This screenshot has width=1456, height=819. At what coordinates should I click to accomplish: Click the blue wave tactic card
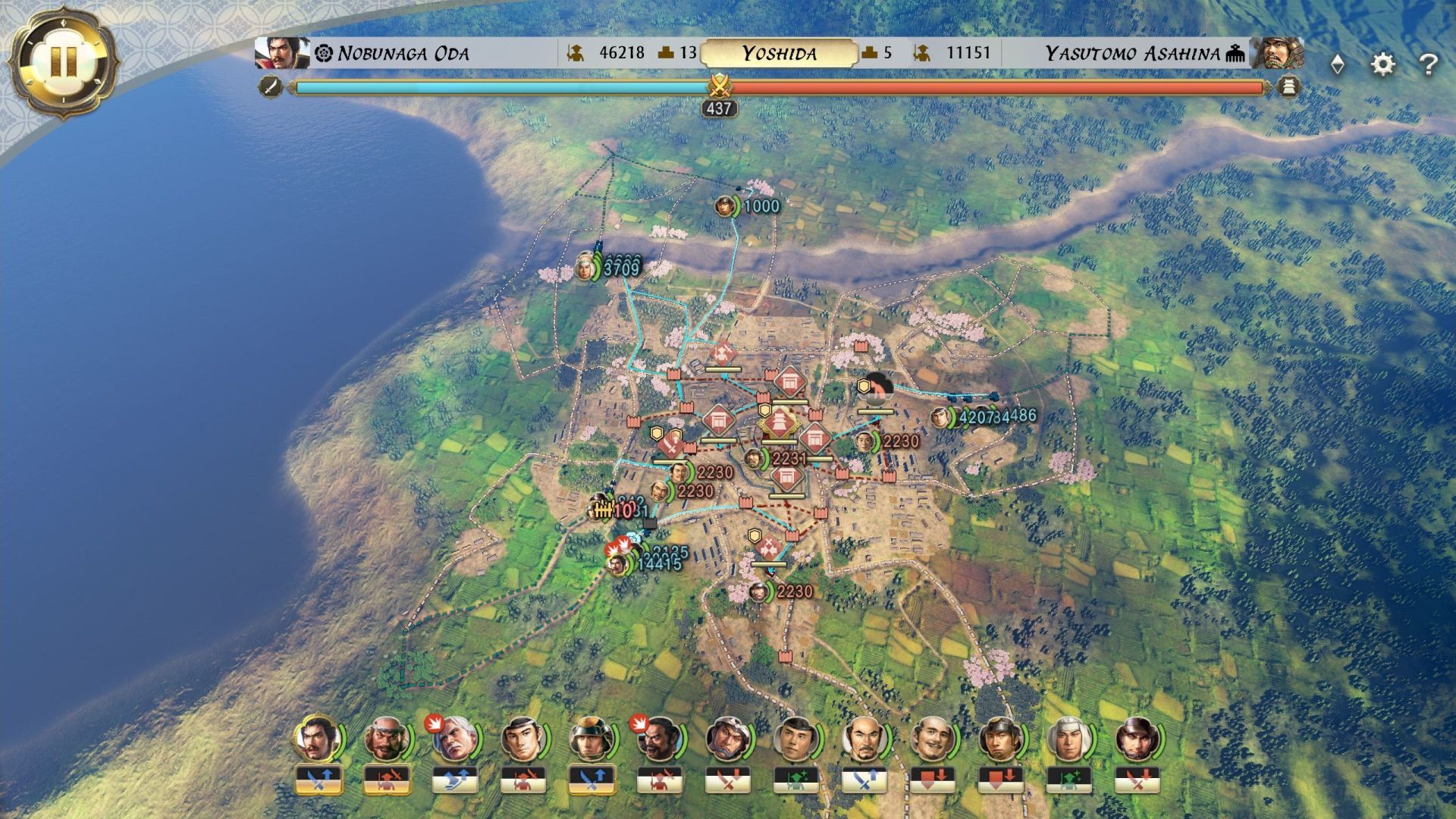coord(454,780)
